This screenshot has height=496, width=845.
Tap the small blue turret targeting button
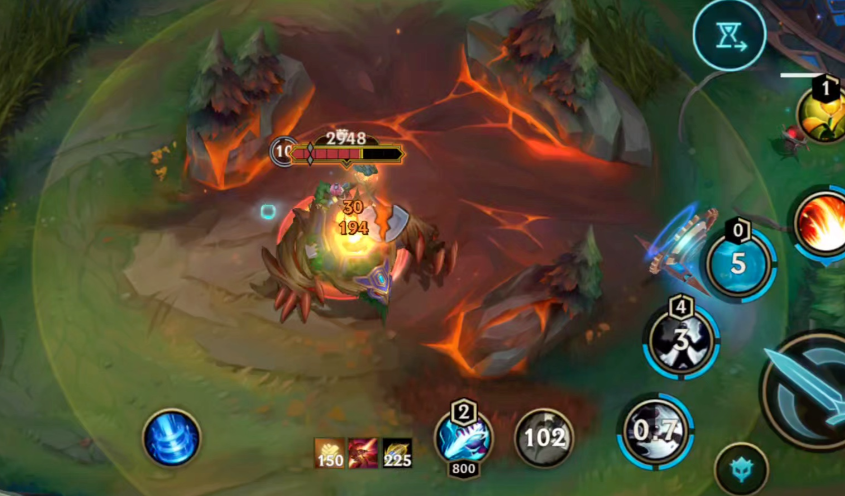(741, 469)
